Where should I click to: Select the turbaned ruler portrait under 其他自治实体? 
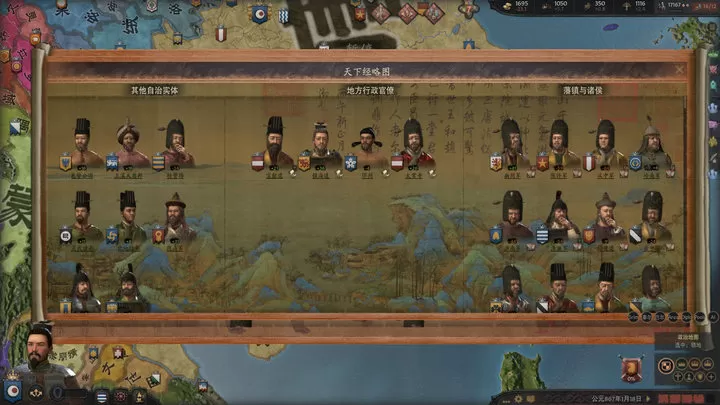pos(128,143)
